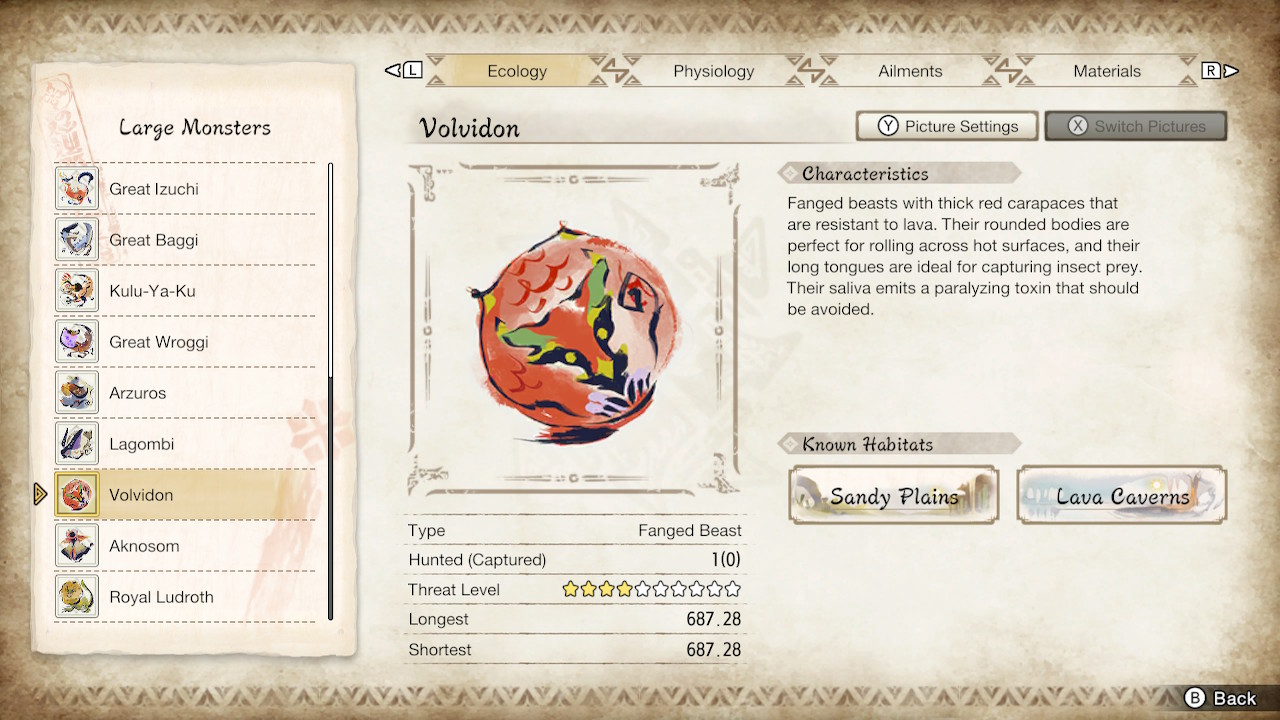This screenshot has height=720, width=1280.
Task: Open the Sandy Plains habitat entry
Action: point(893,495)
